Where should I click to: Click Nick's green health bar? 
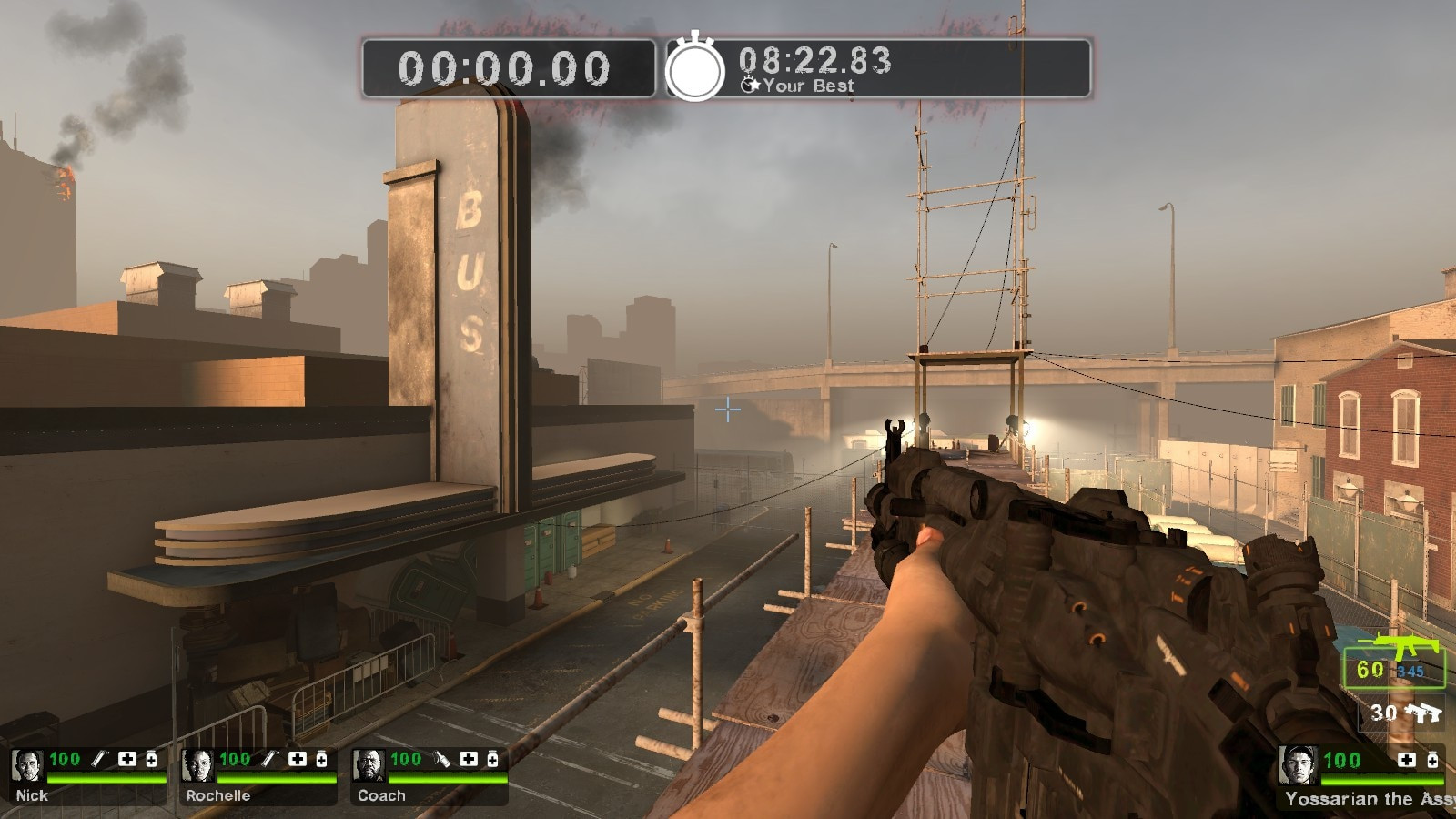coord(105,777)
